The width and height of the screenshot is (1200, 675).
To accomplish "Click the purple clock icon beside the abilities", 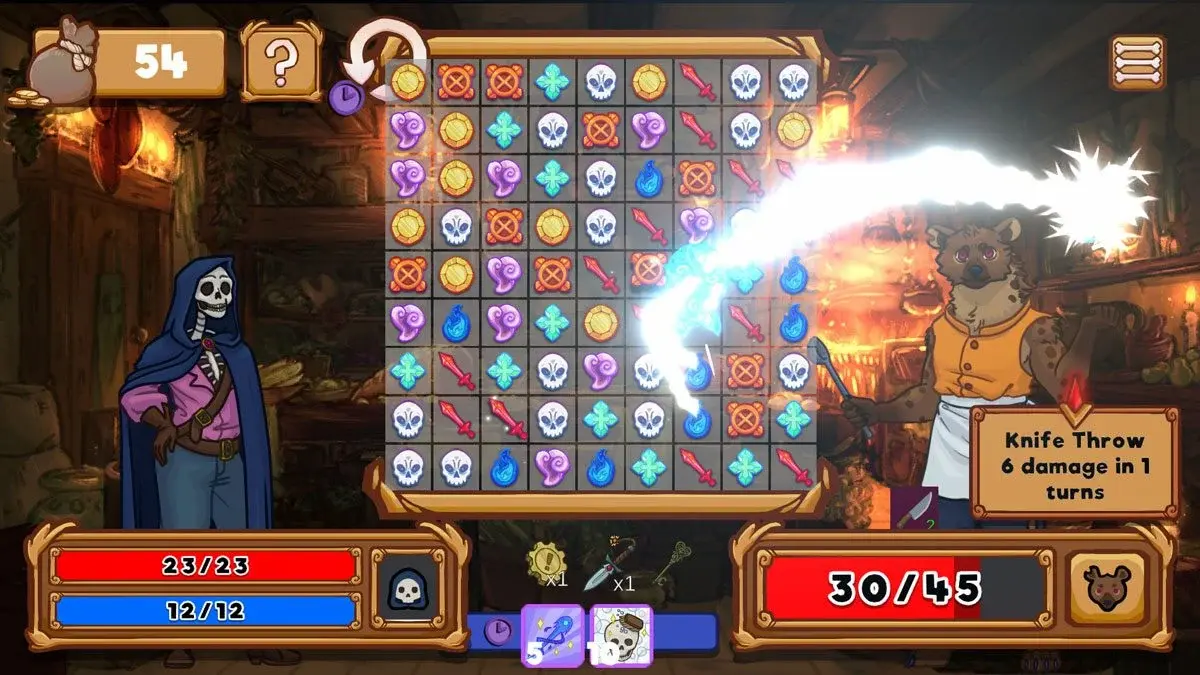I will (498, 631).
